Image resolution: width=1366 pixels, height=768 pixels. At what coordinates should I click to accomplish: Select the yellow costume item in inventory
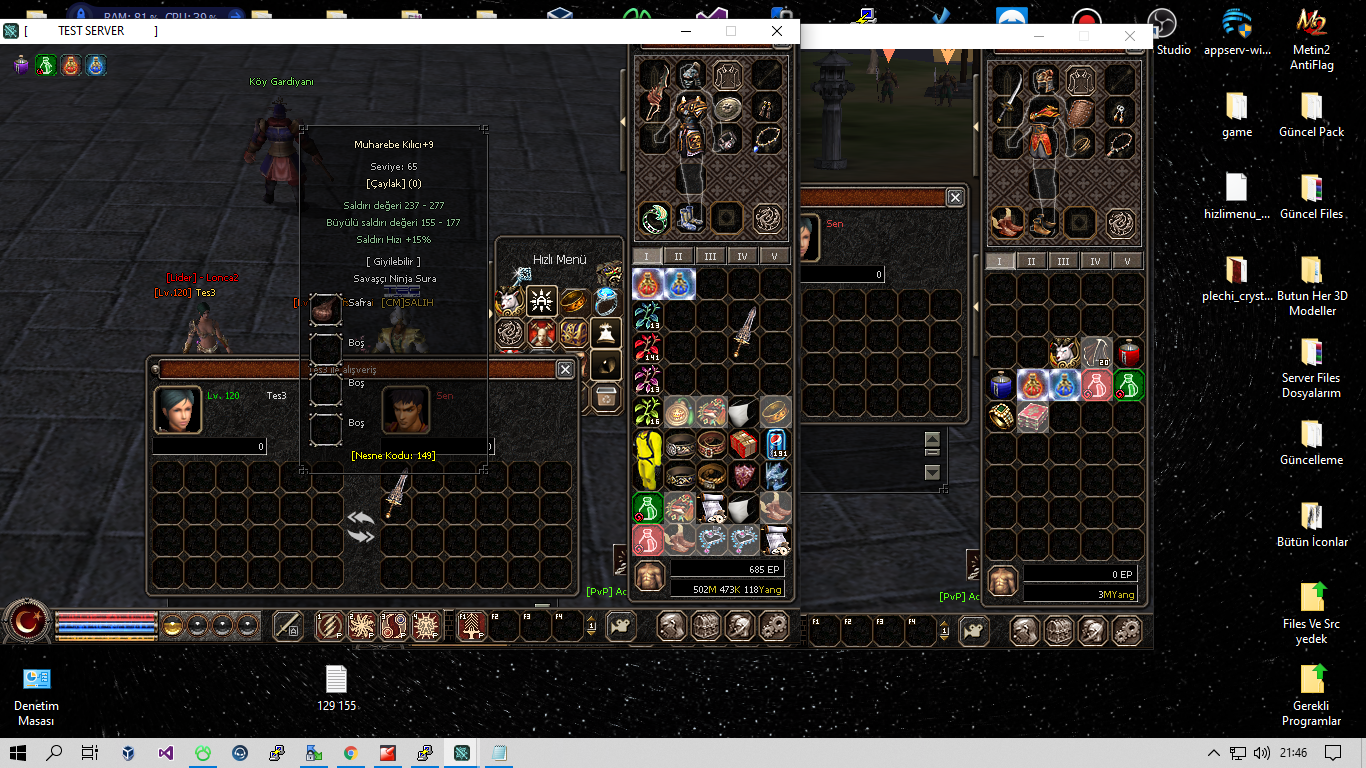[648, 460]
